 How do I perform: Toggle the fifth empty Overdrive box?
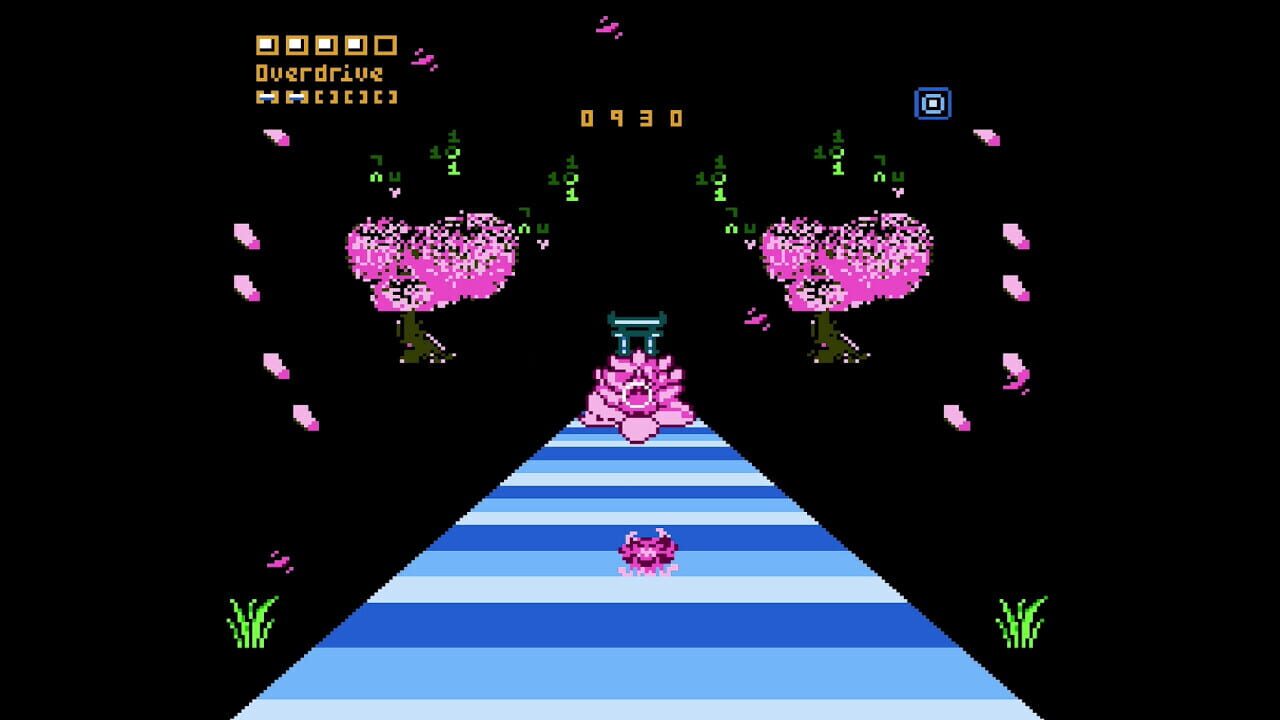385,45
